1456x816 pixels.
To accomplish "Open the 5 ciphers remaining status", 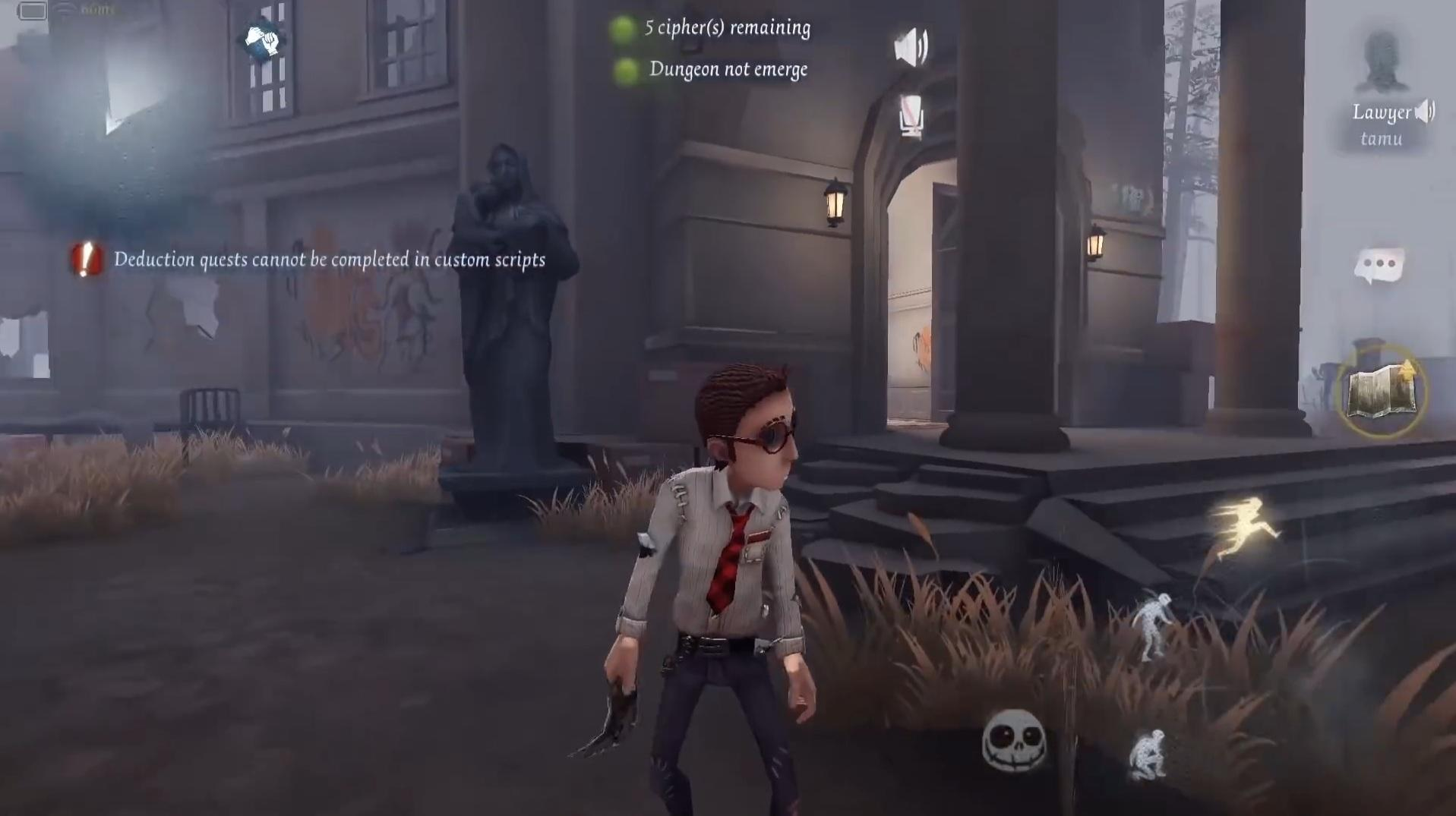I will [725, 28].
